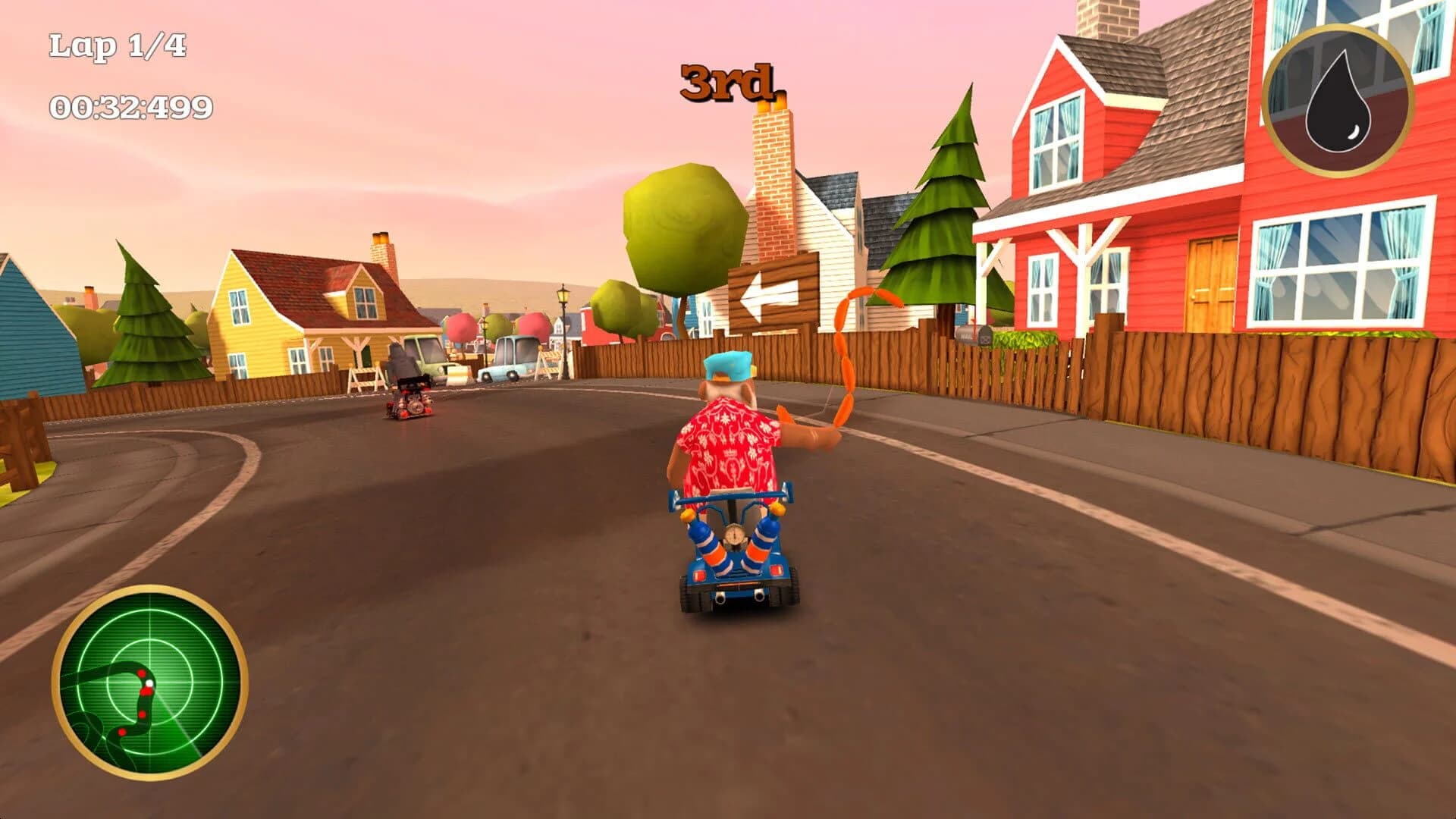1456x819 pixels.
Task: Click the player's blinking position blip
Action: (149, 682)
